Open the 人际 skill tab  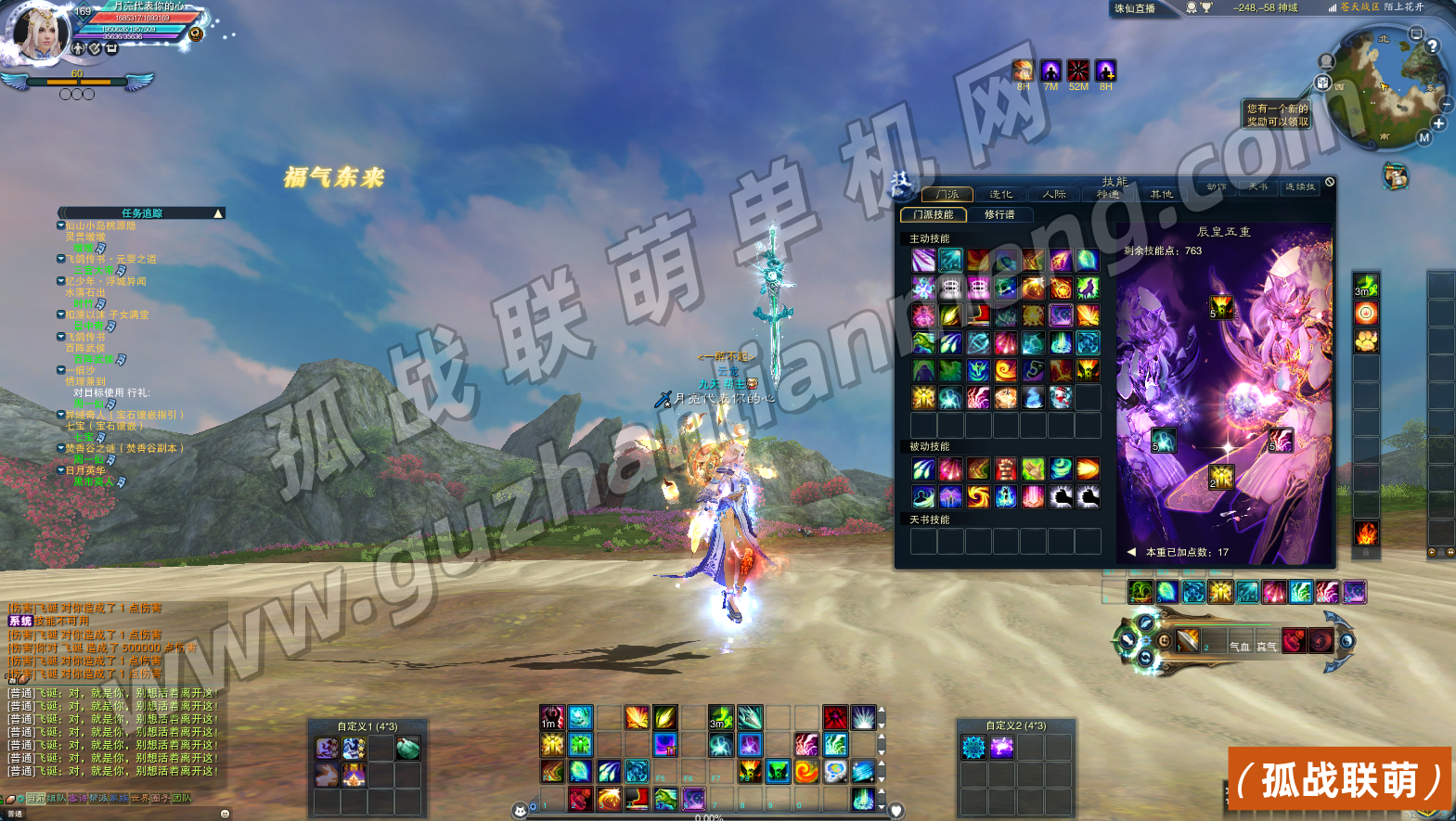point(1054,195)
